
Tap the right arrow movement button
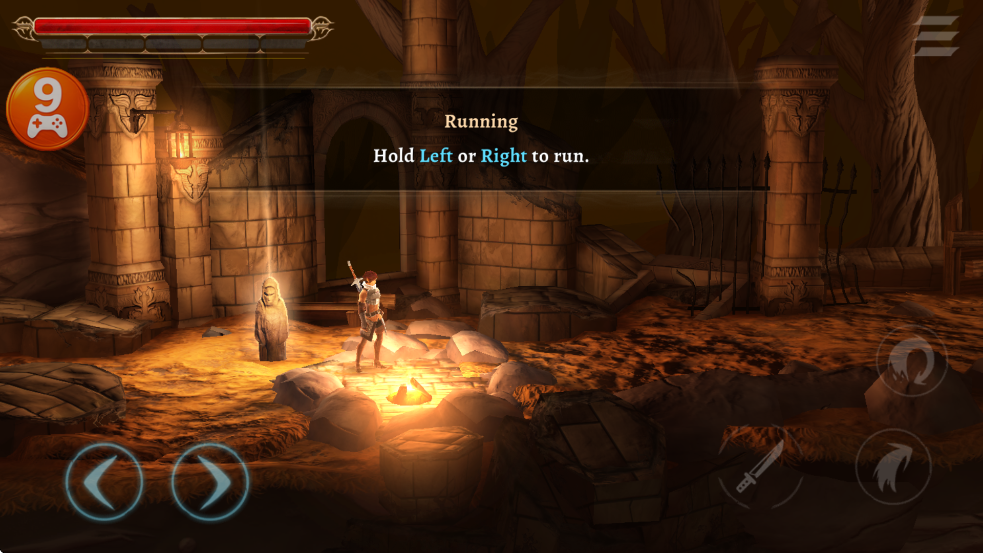coord(209,482)
